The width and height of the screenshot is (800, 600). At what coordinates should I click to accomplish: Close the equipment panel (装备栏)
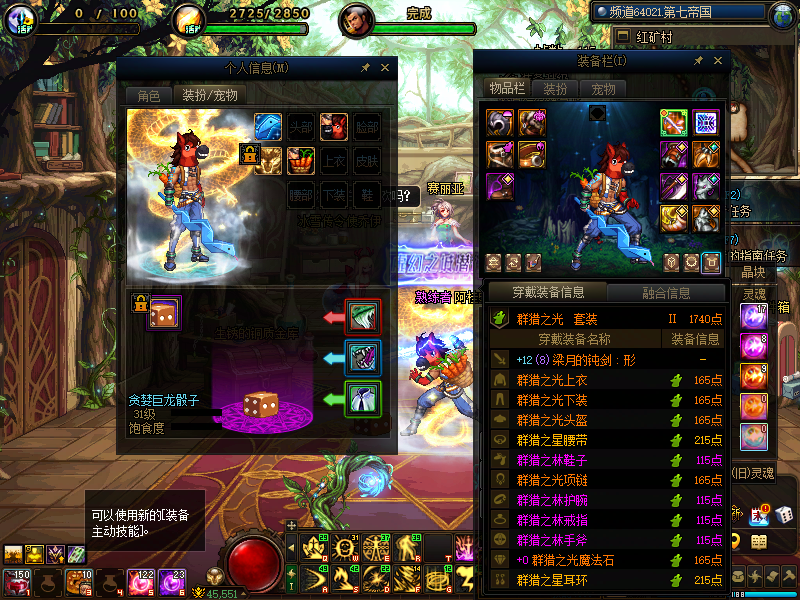(x=717, y=62)
